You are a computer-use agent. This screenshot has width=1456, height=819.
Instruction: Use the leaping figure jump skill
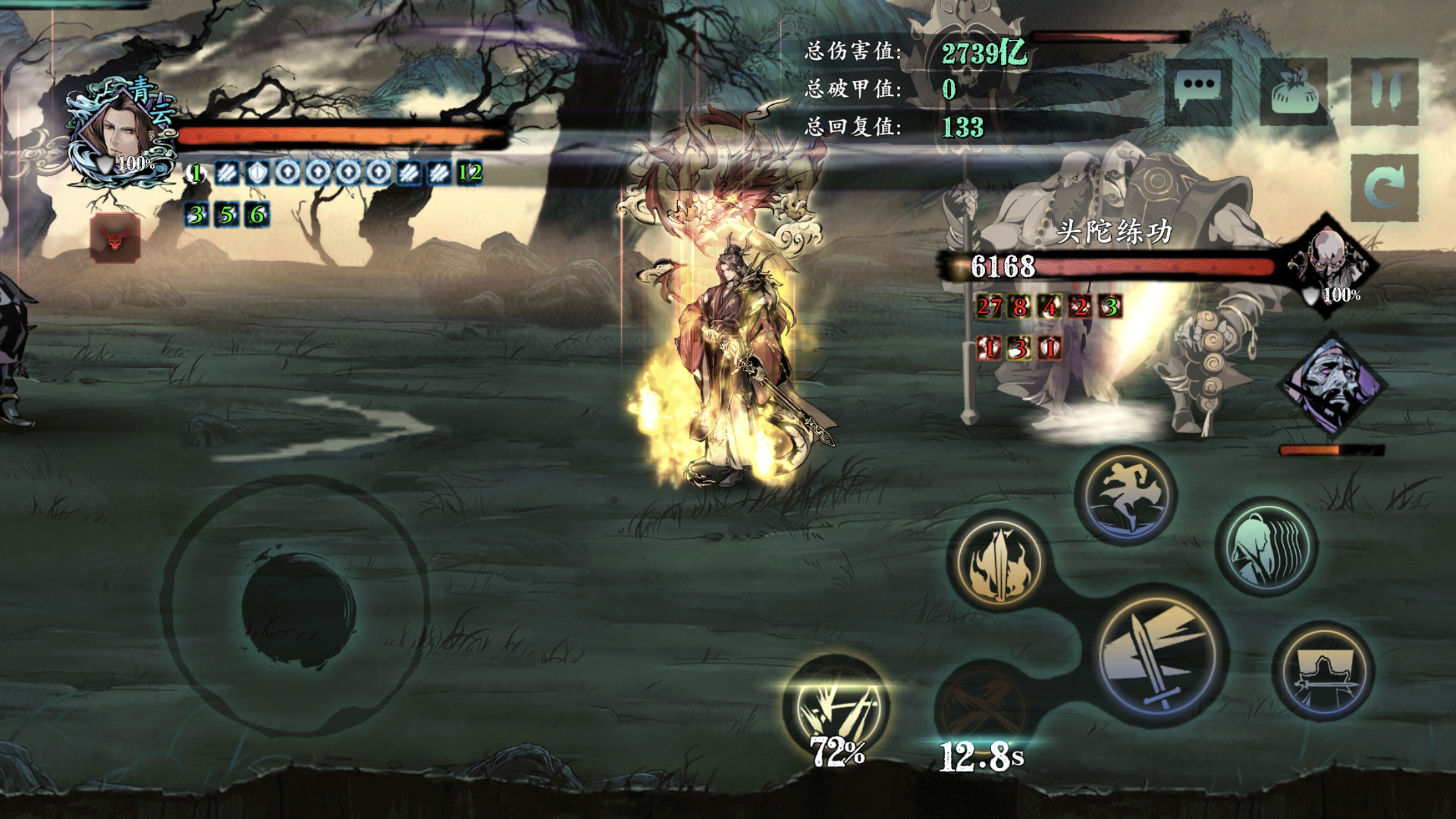[1126, 496]
